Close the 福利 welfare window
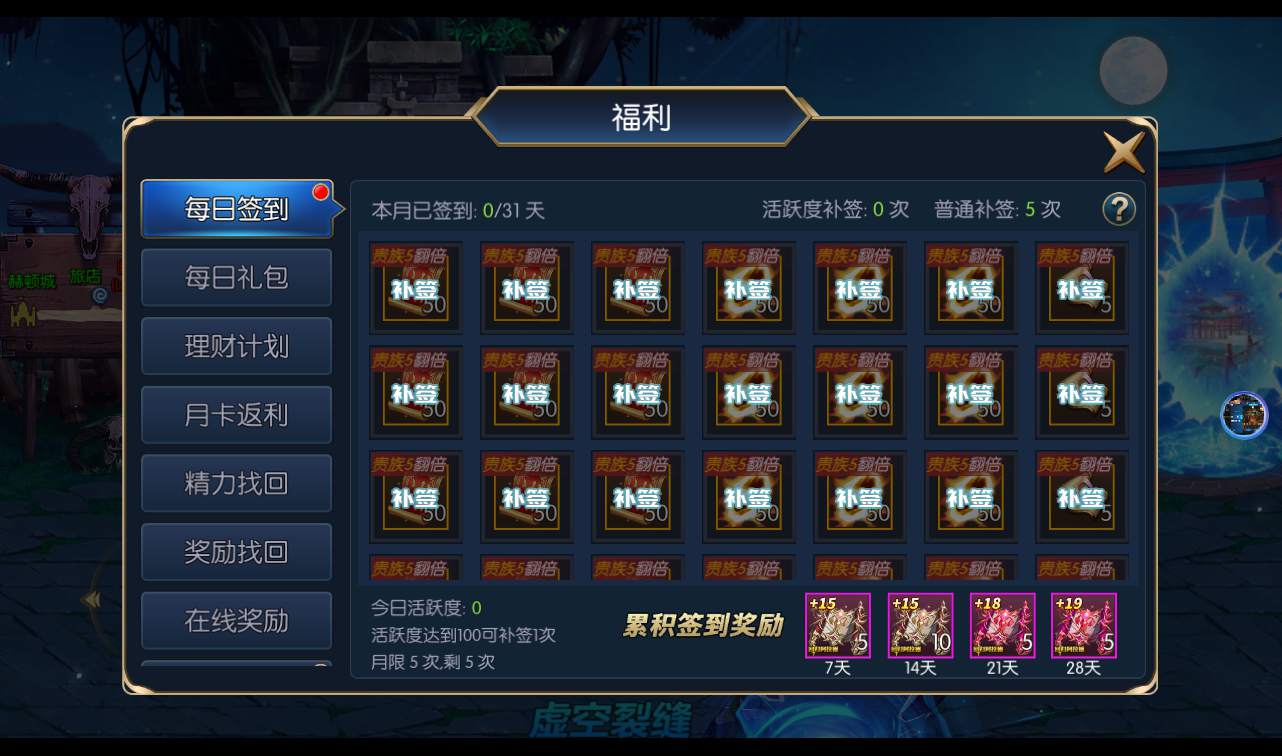 point(1123,153)
